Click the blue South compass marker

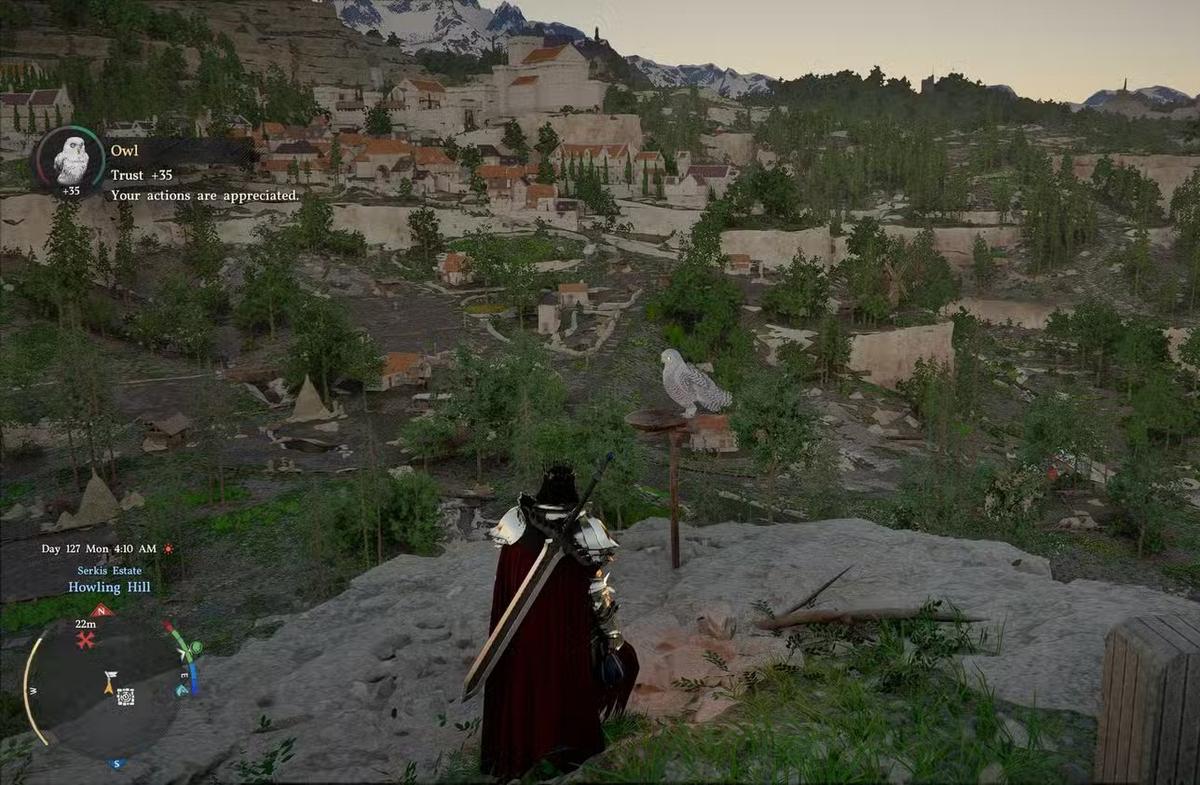click(117, 764)
